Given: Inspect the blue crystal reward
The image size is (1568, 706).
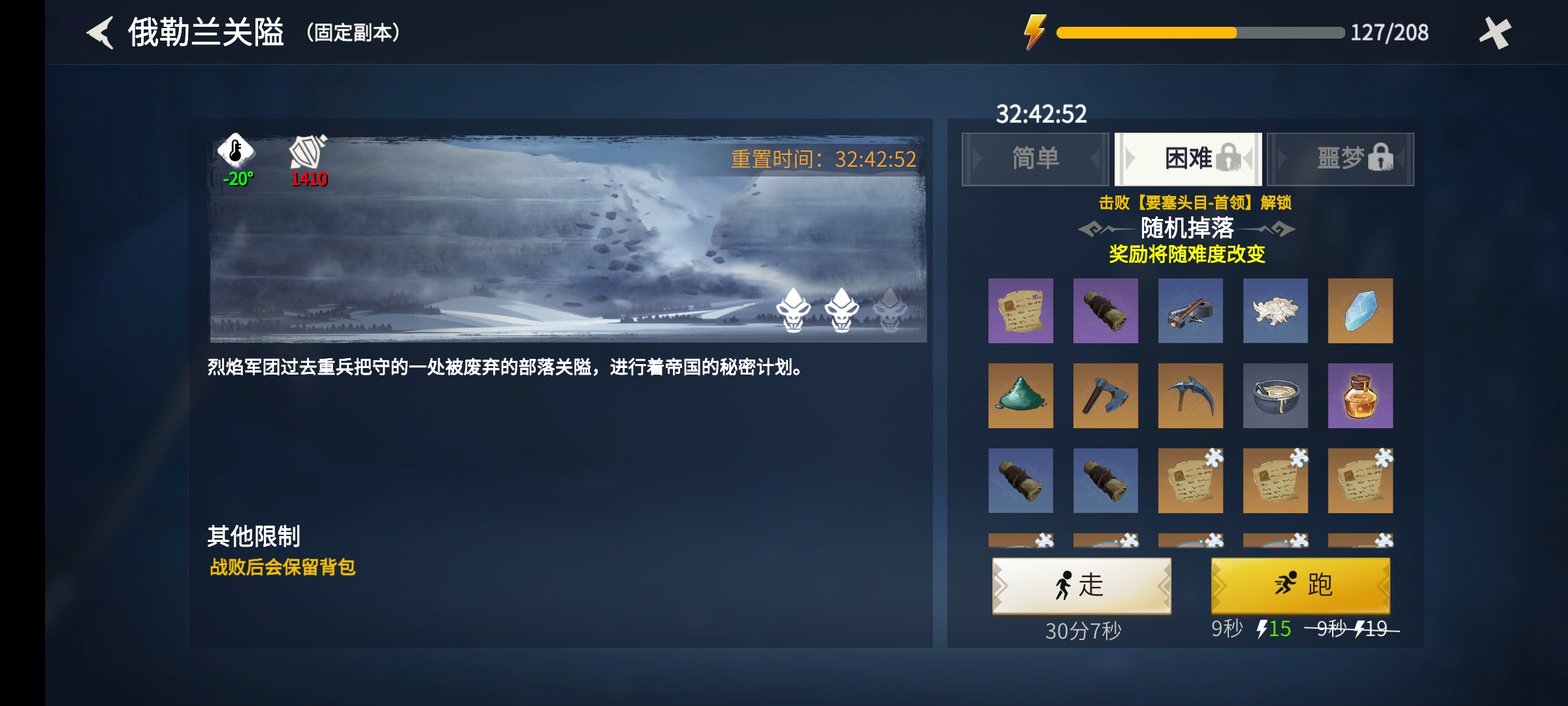Looking at the screenshot, I should click(x=1360, y=311).
